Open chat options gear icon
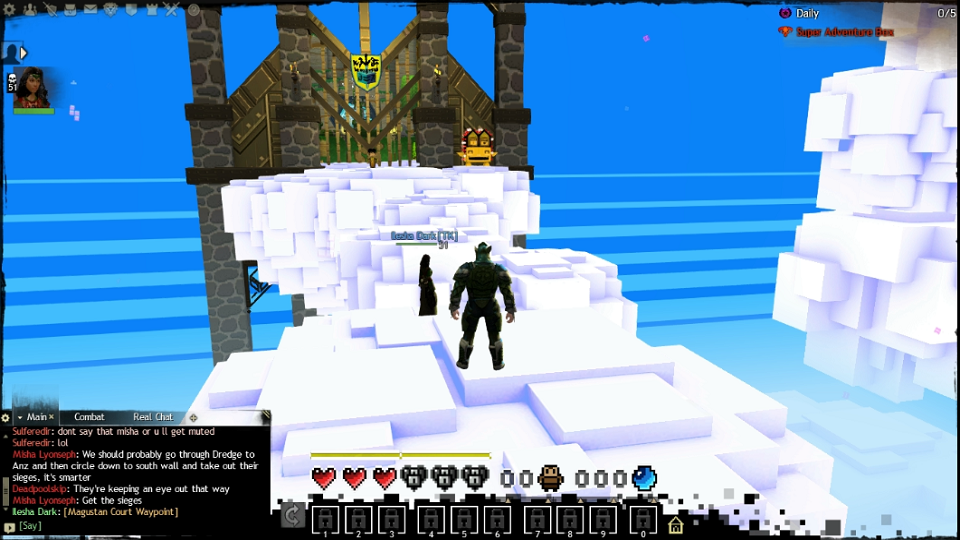The image size is (960, 540). [x=6, y=417]
